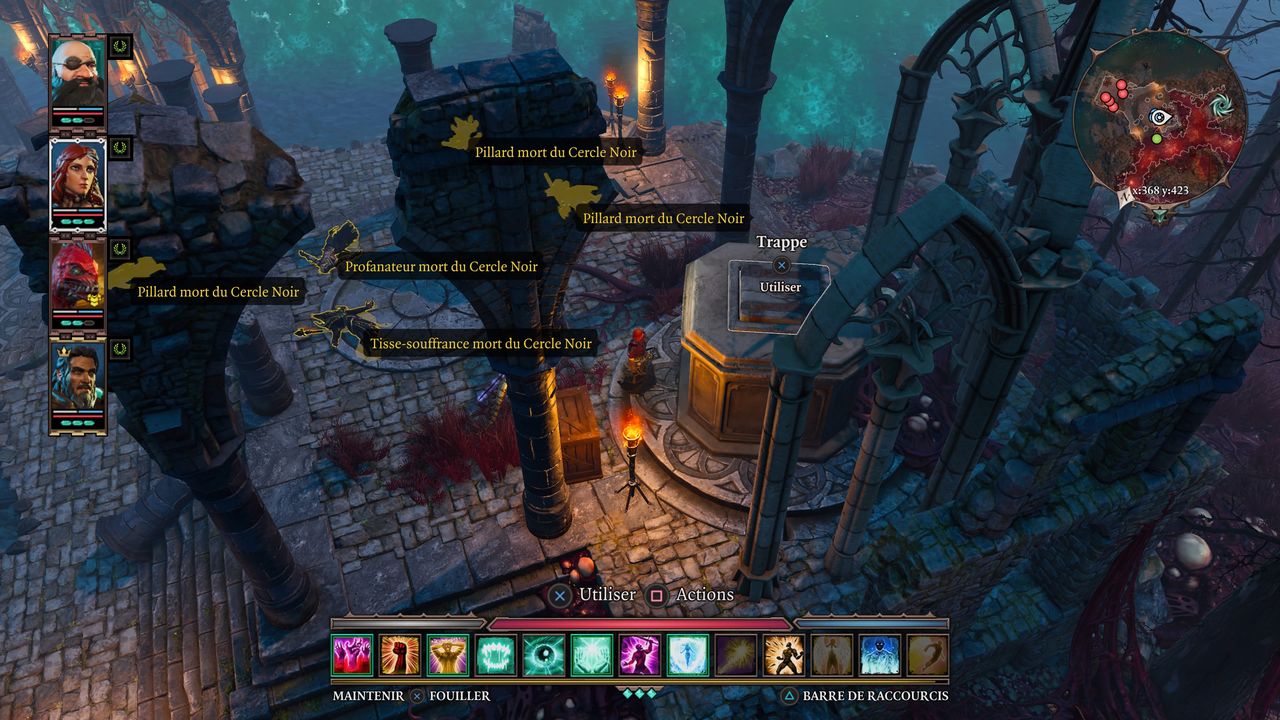
Task: Choose the red lizard party member portrait
Action: [78, 280]
